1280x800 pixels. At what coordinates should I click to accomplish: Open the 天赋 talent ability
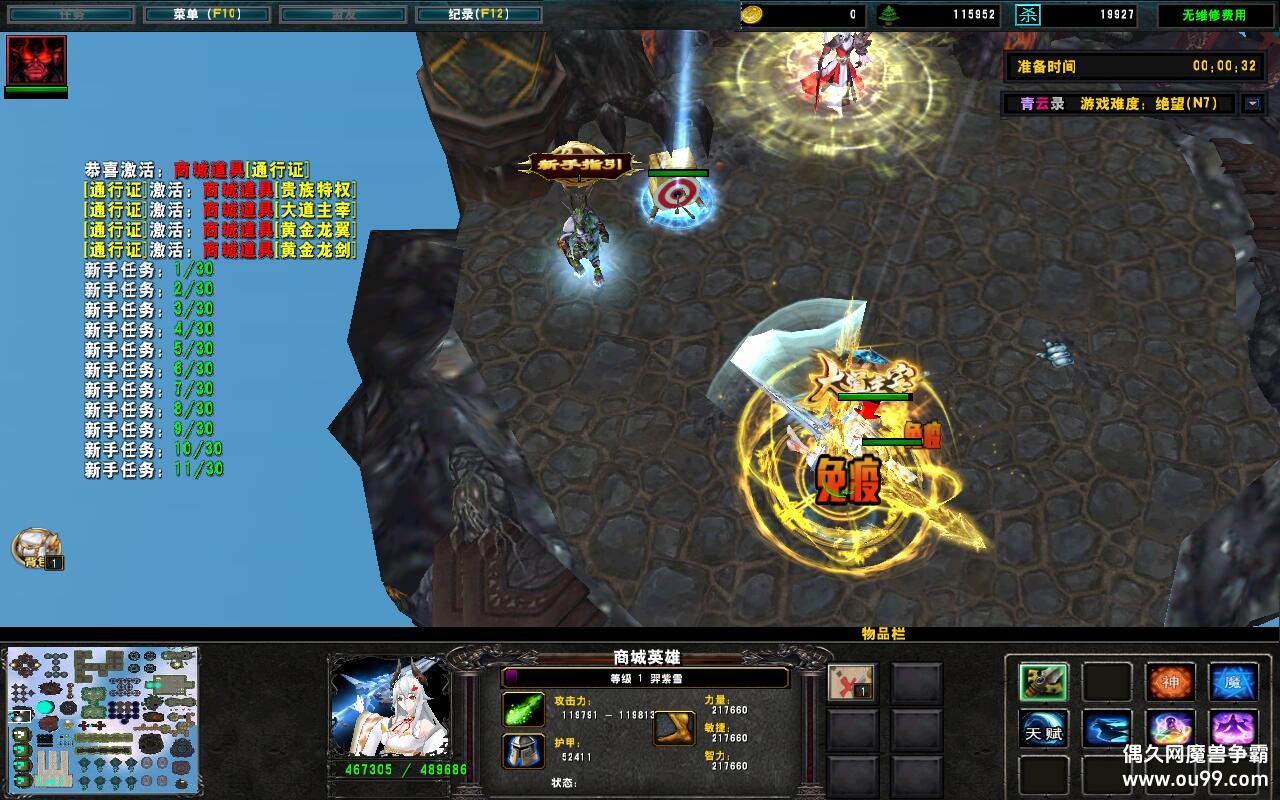click(1044, 729)
